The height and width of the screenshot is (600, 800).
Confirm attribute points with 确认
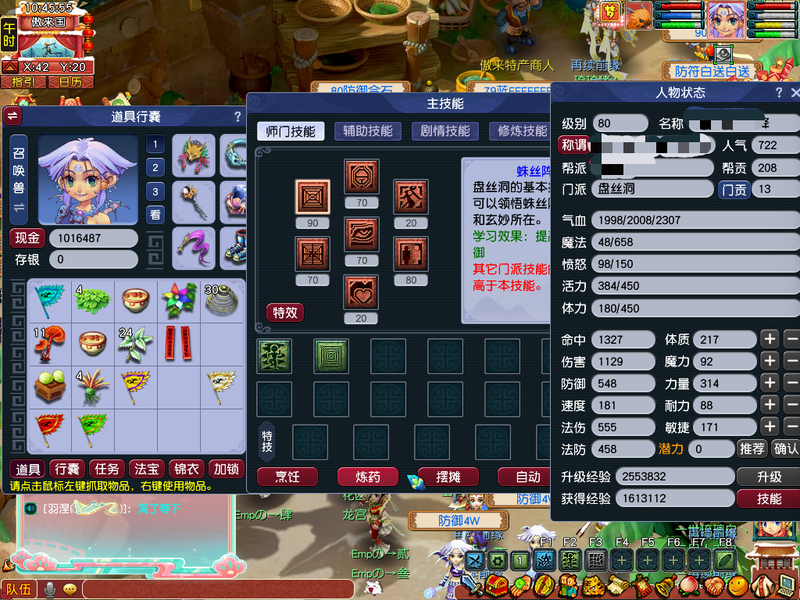[x=786, y=449]
